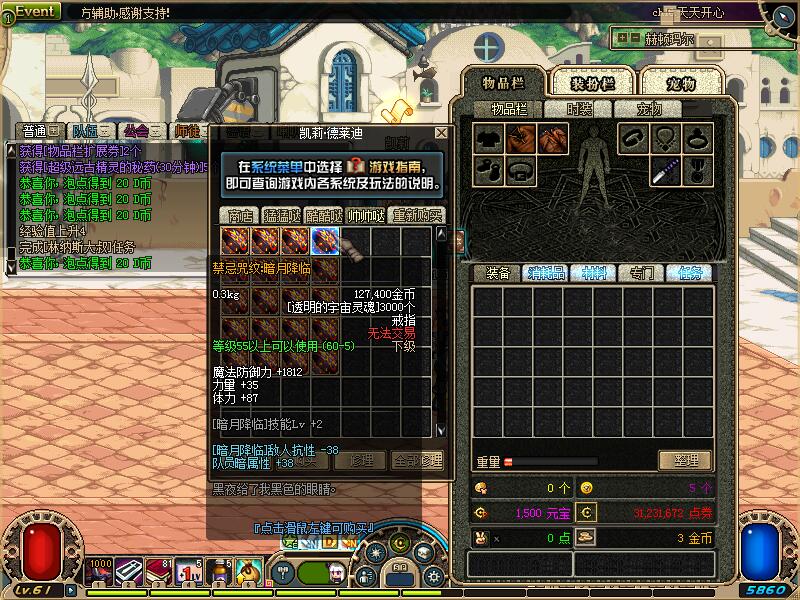
Task: Switch to the 时装 sub-tab
Action: tap(579, 110)
